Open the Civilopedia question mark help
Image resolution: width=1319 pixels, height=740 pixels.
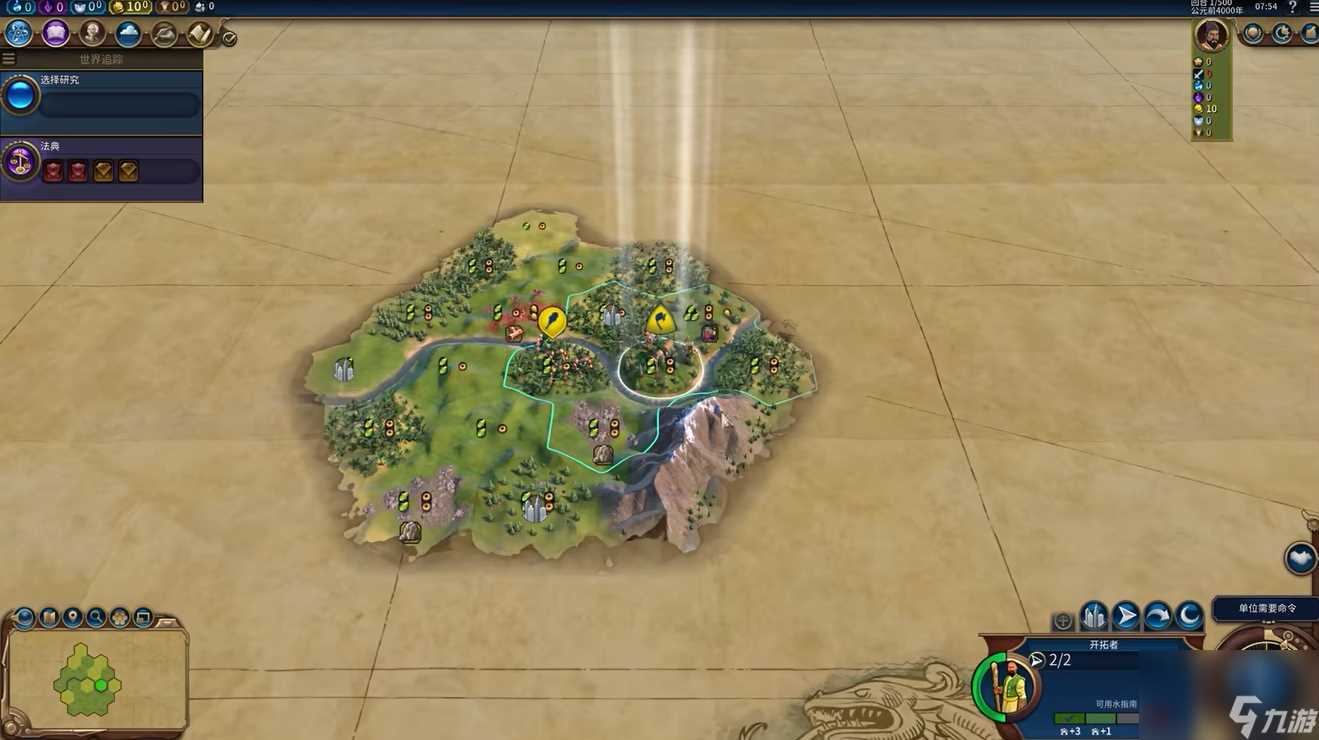coord(1291,7)
